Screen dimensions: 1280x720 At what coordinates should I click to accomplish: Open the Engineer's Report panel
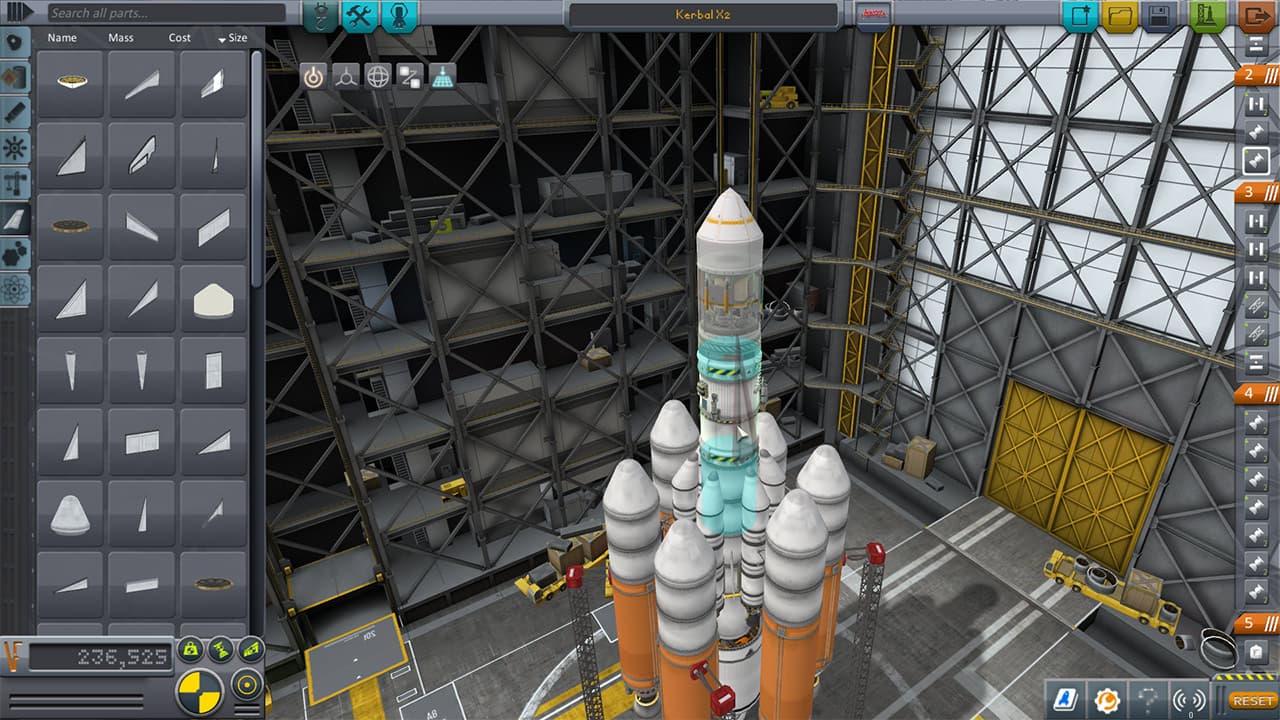[1066, 700]
